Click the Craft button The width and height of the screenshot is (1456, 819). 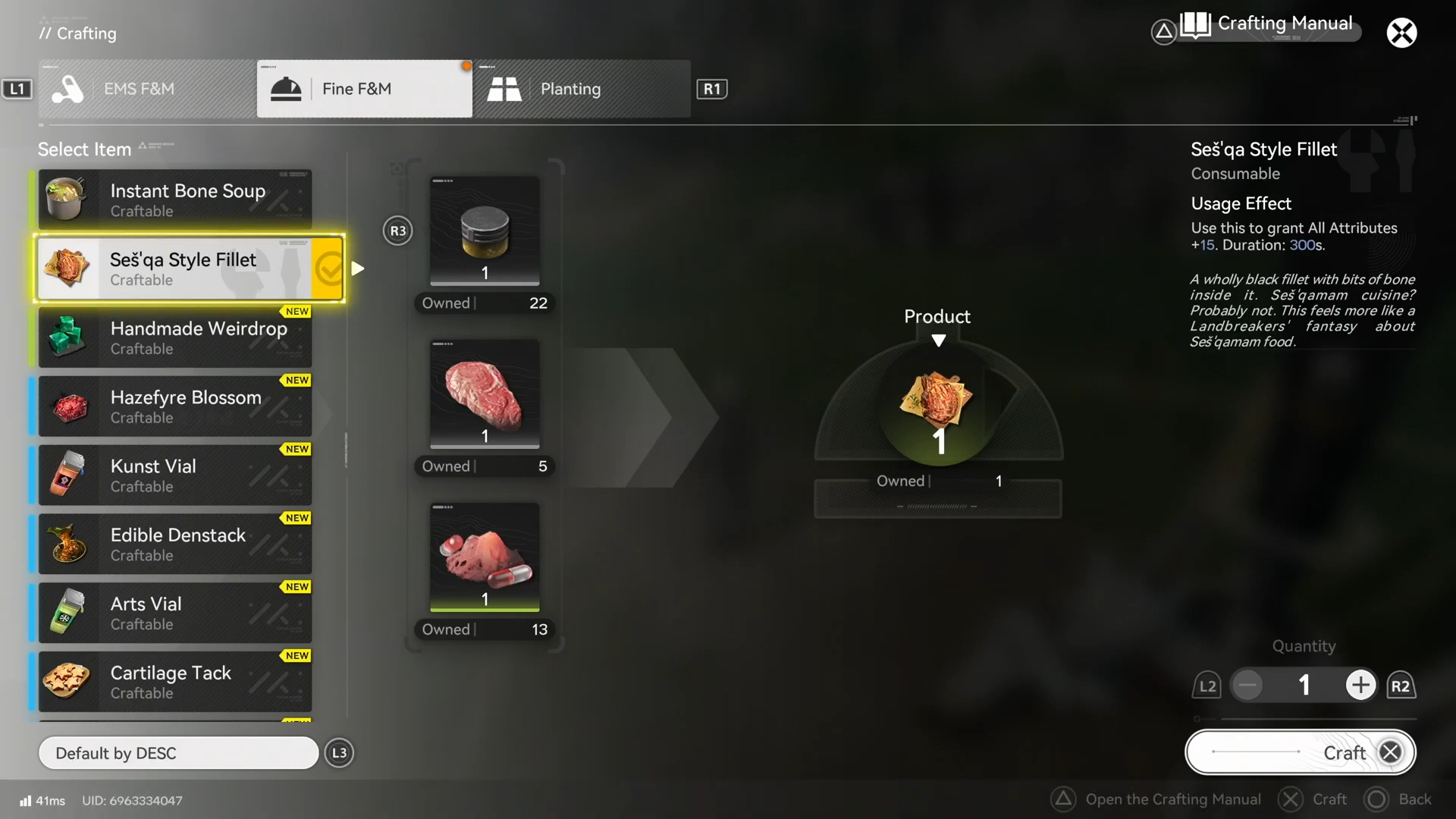pos(1300,752)
